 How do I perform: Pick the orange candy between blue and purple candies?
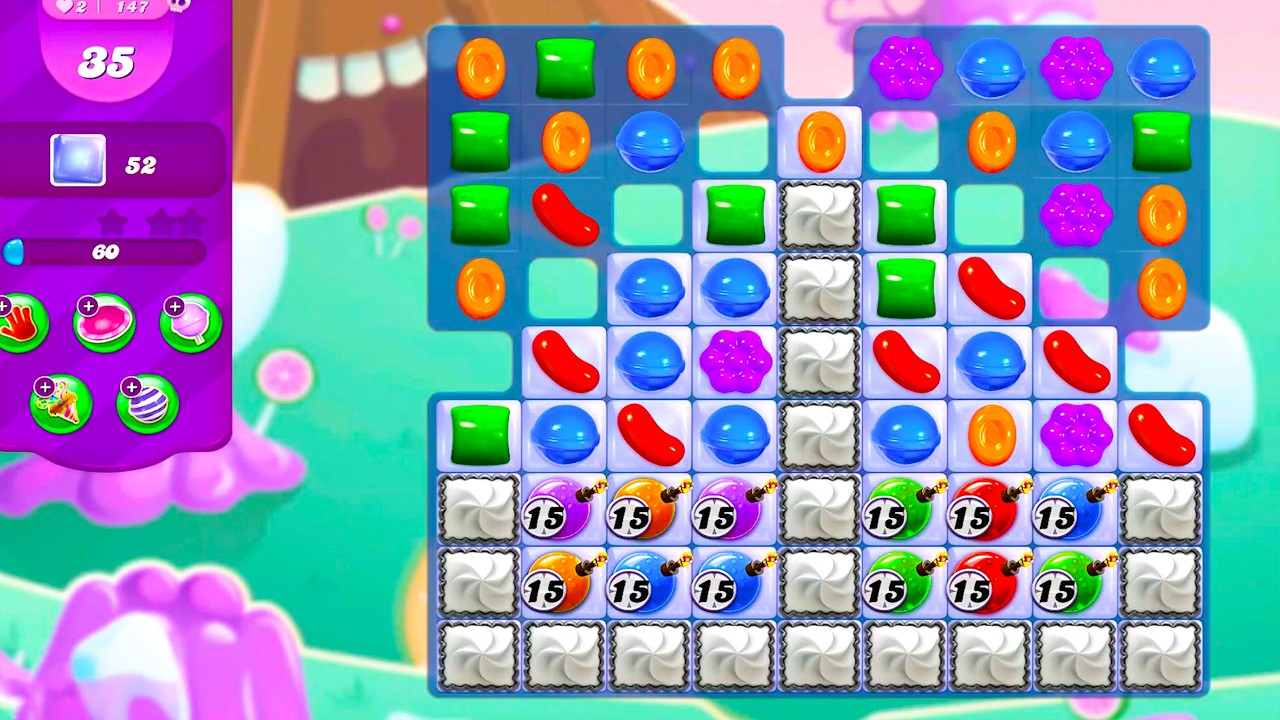(990, 436)
